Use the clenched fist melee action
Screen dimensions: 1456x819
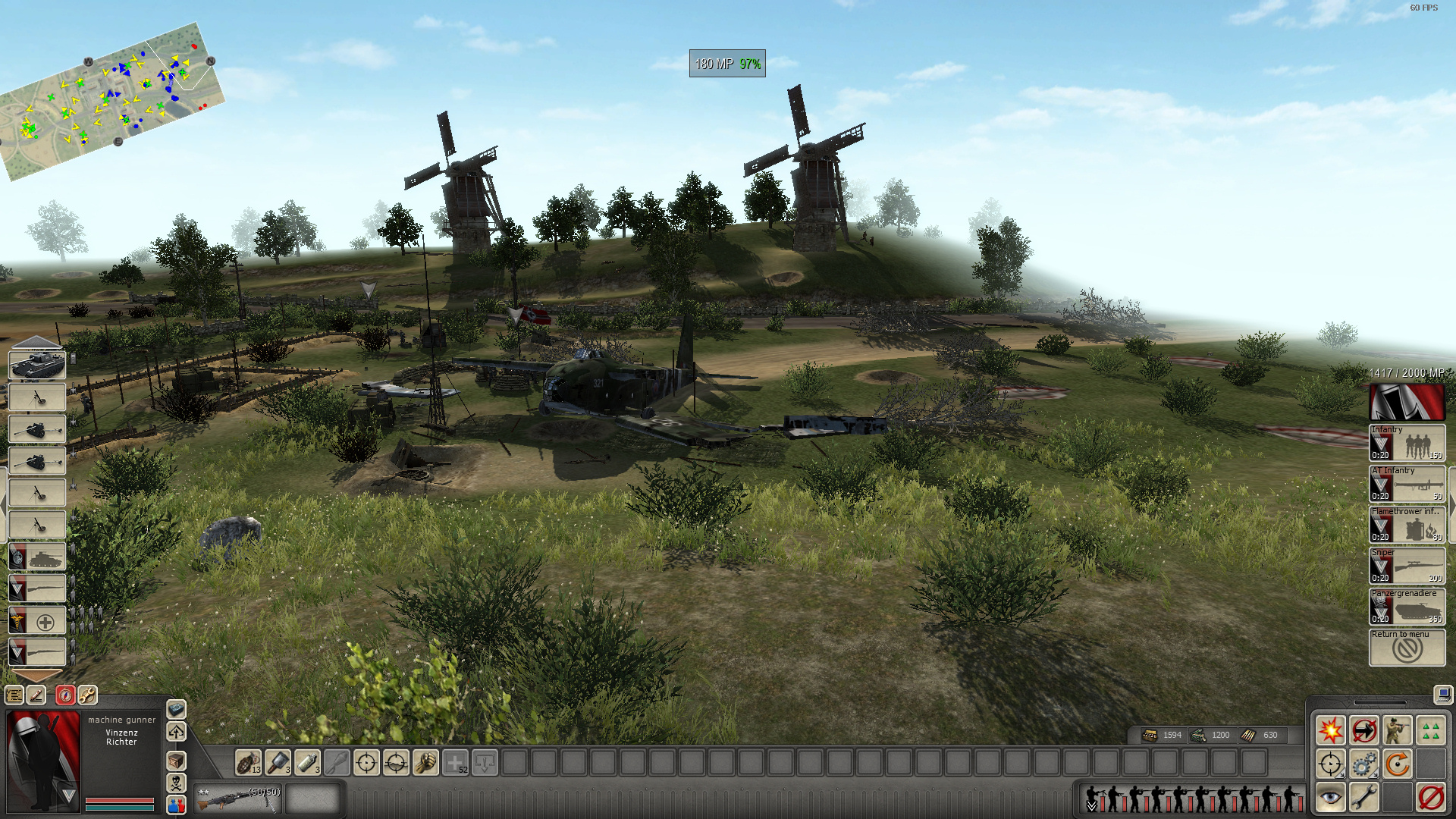coord(425,762)
